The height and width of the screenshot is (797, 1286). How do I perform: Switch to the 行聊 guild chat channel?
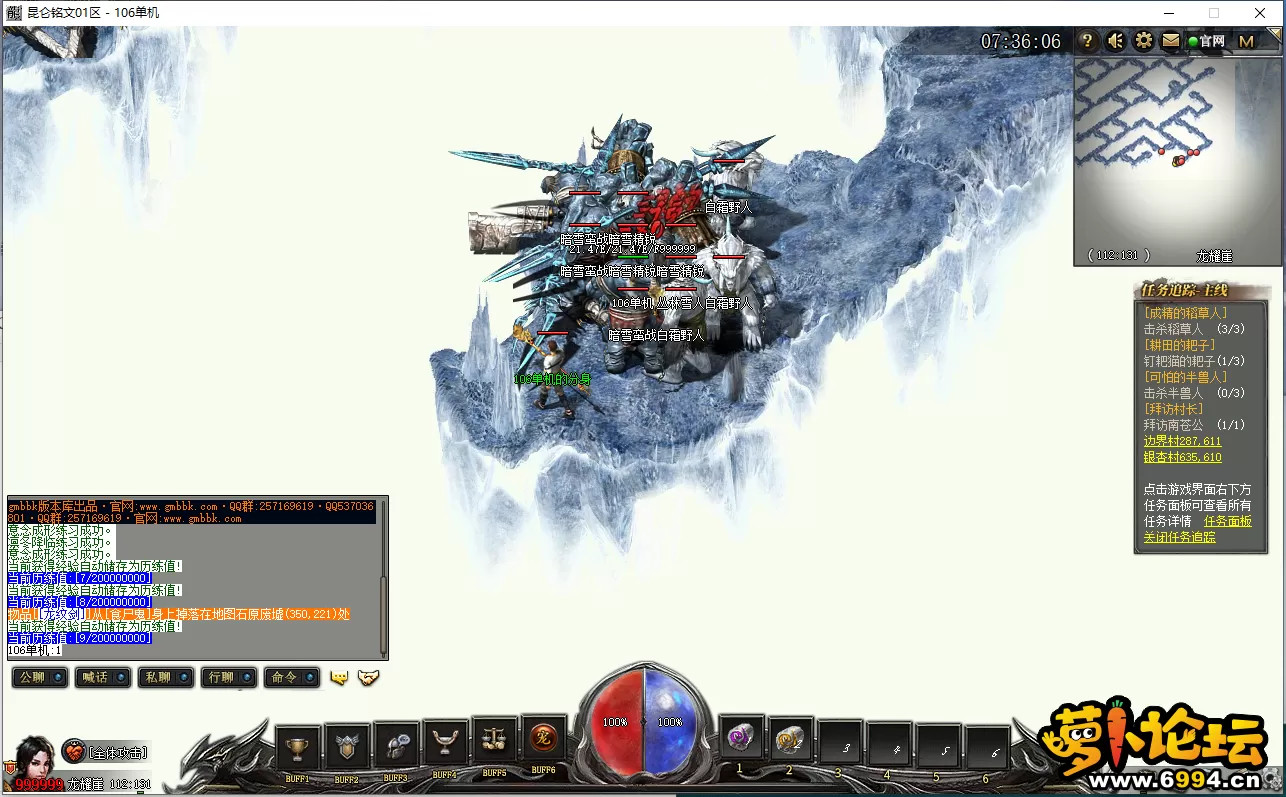(x=228, y=677)
